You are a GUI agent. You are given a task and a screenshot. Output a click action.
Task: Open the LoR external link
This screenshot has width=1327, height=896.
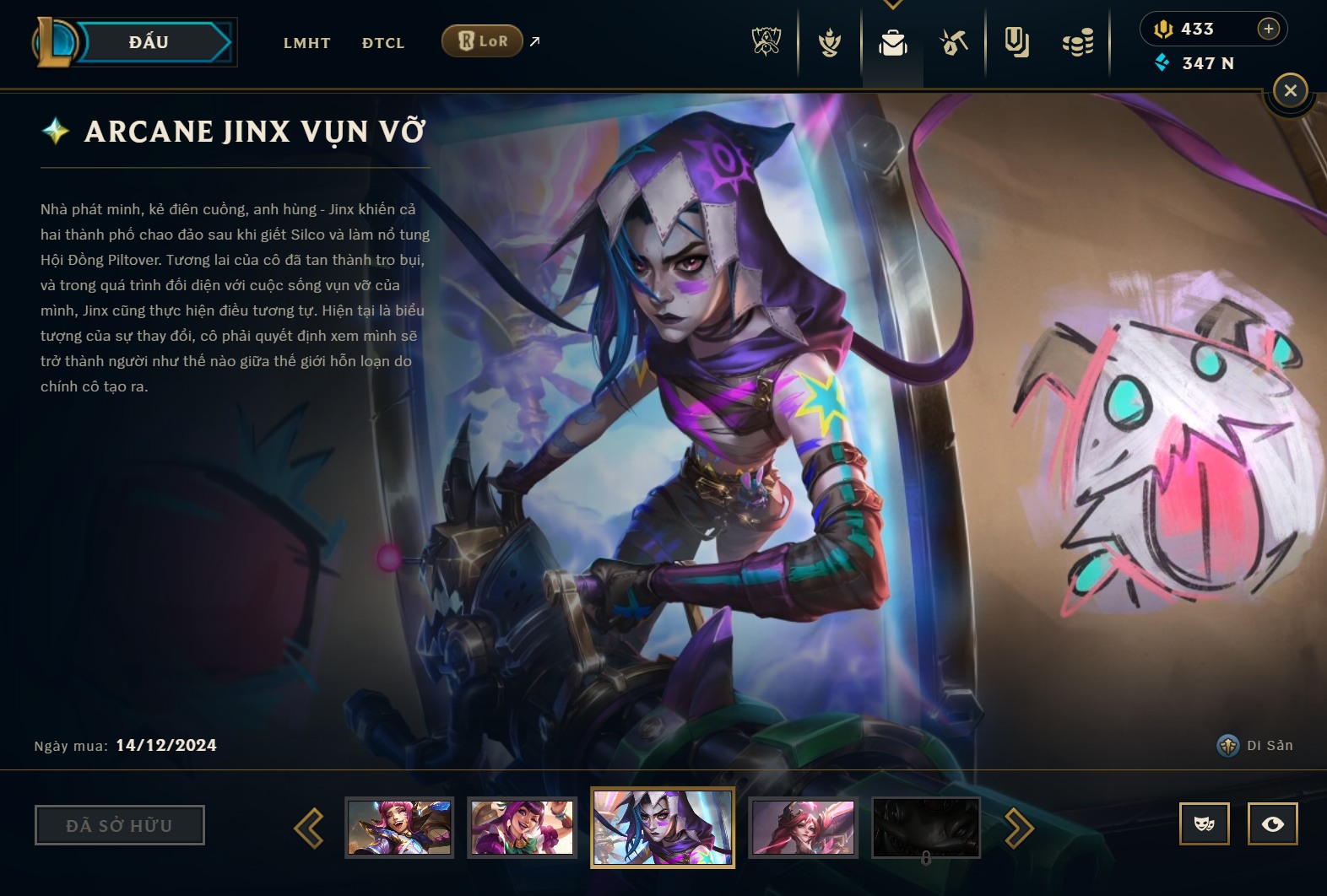(x=483, y=41)
